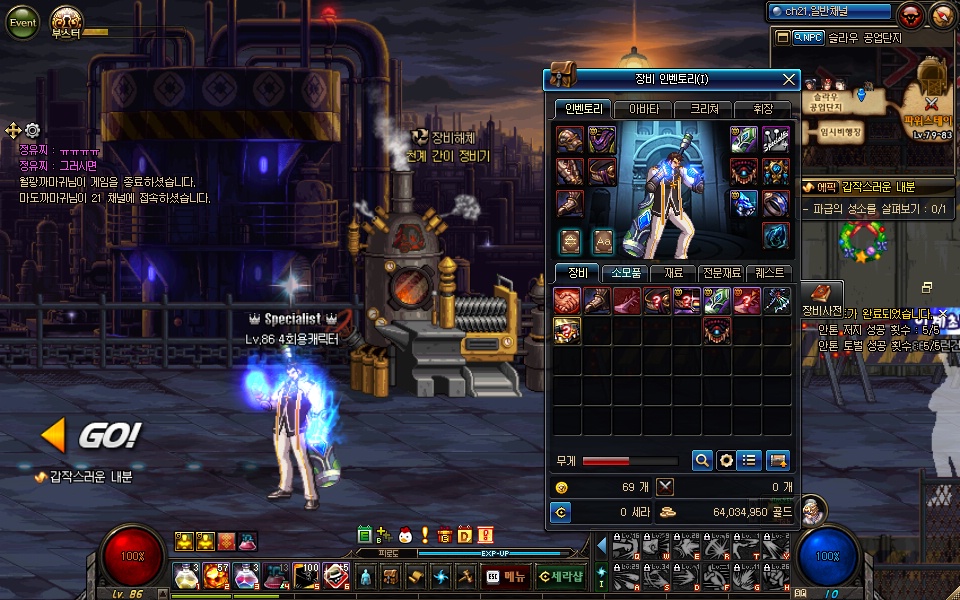Screen dimensions: 960x600
Task: Open the 세라샵 (Cera Shop) button
Action: (x=560, y=576)
